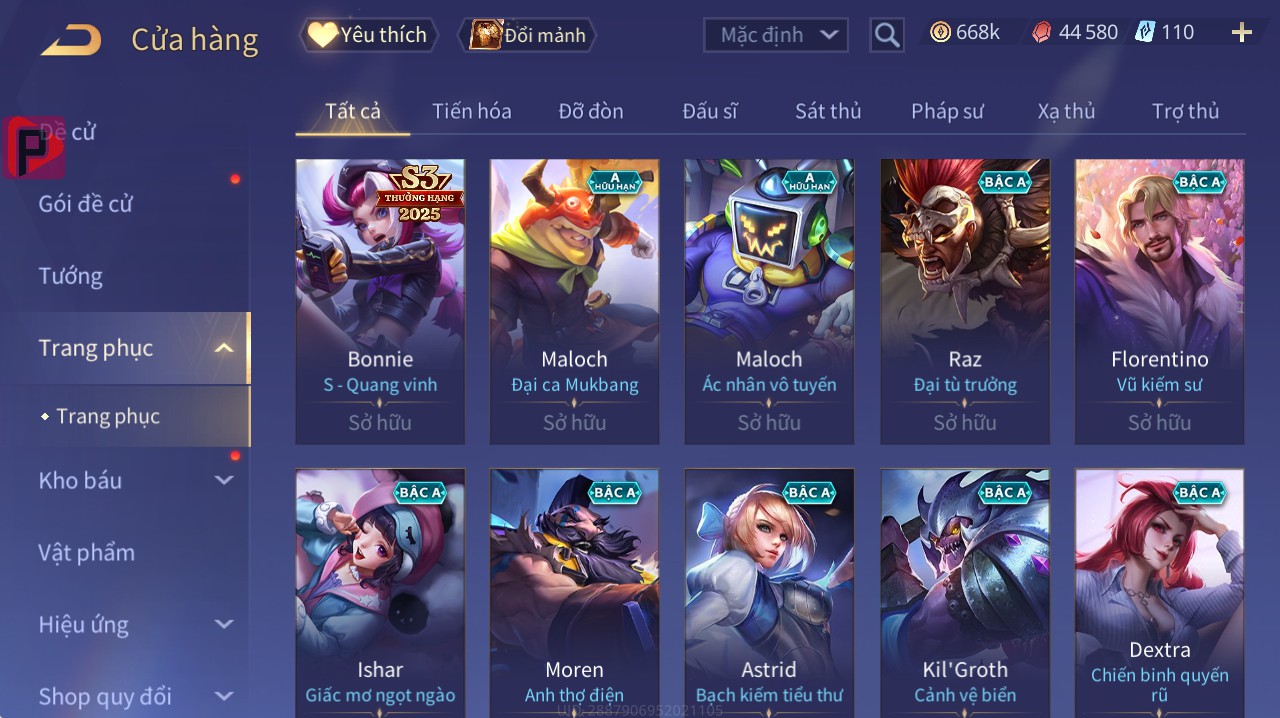Pick the Florentino Vũ kiếm sư skin
This screenshot has height=718, width=1280.
1159,300
